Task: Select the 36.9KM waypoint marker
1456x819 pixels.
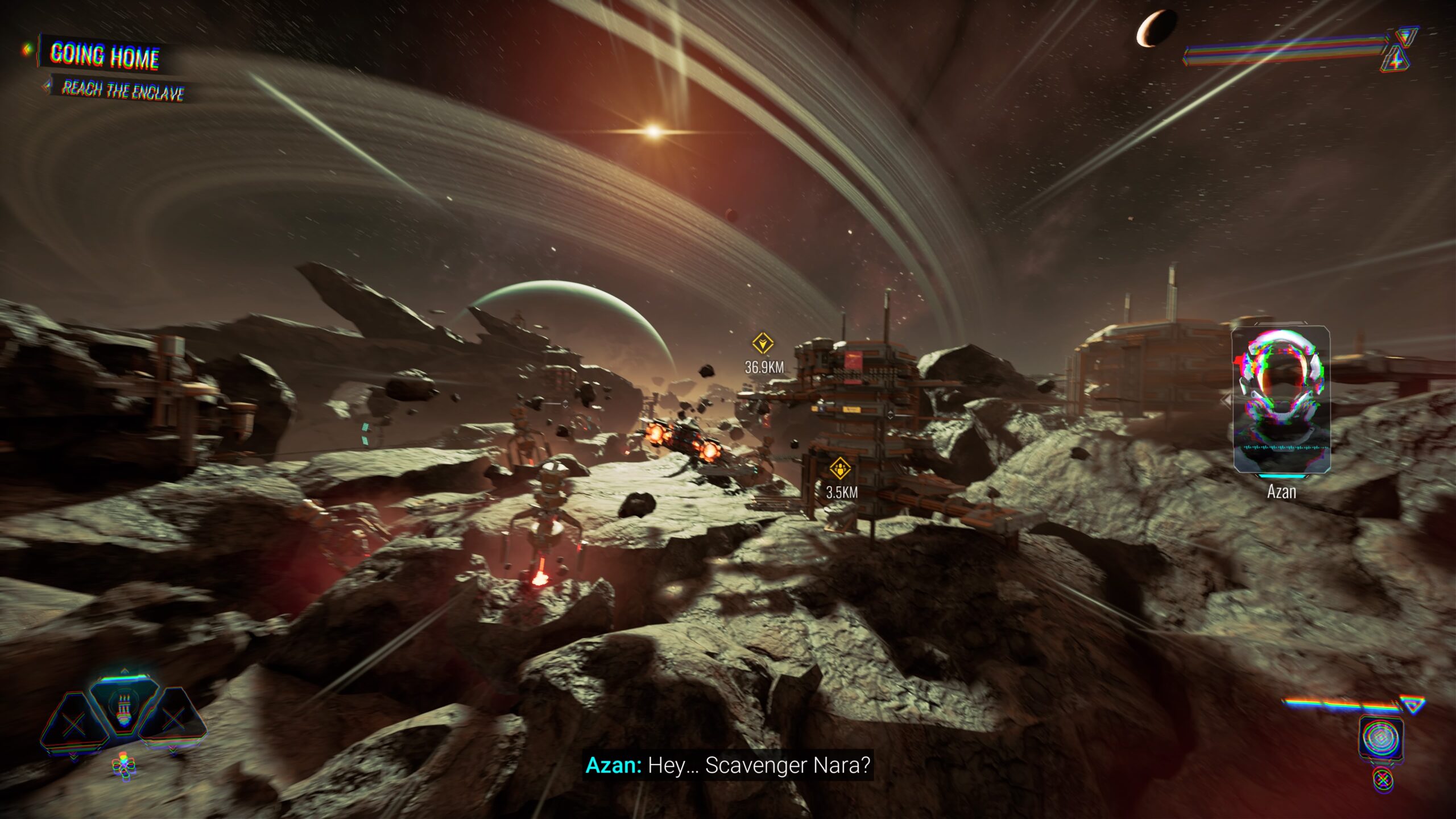Action: [x=762, y=344]
